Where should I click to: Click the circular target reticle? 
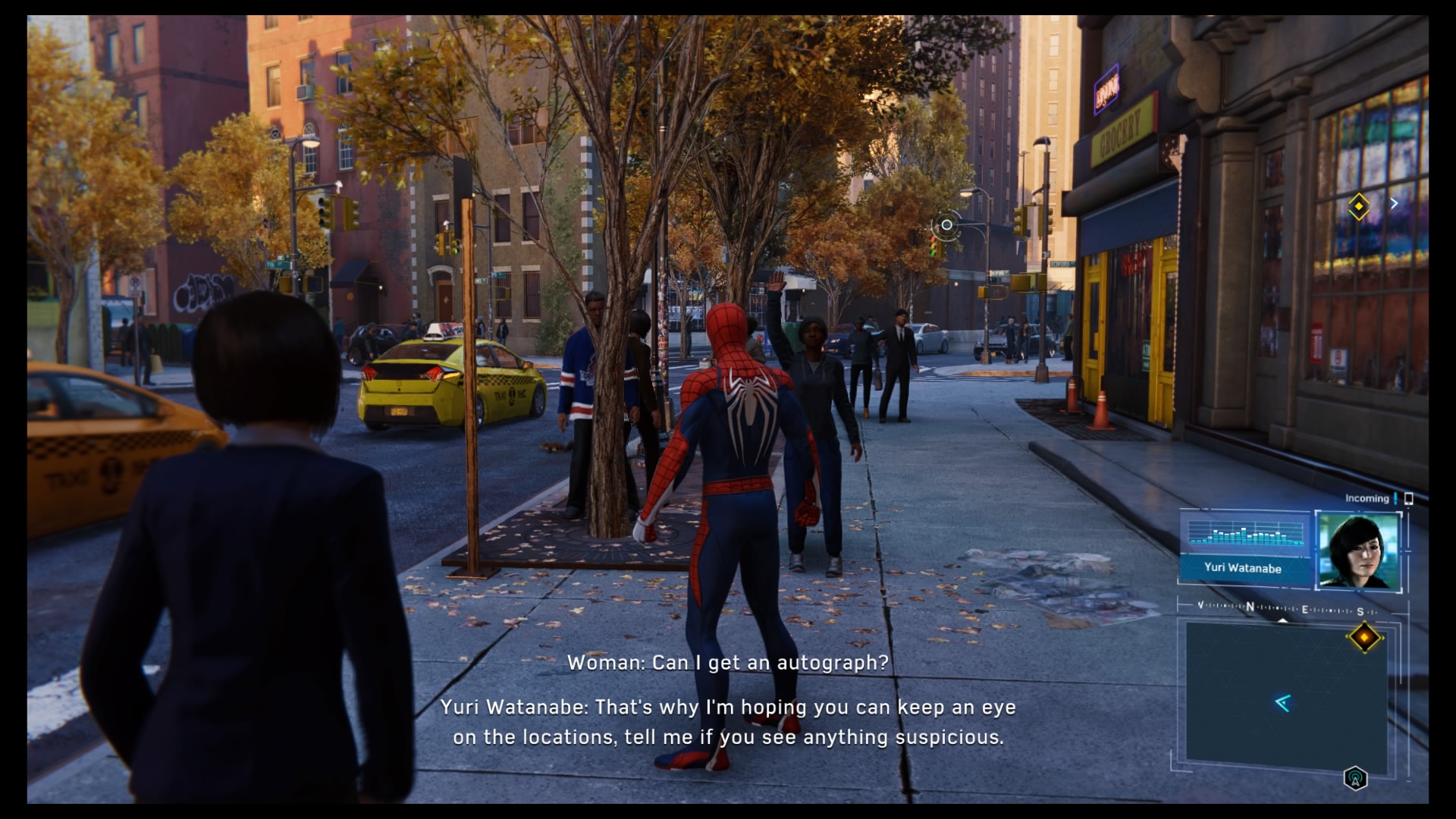point(946,225)
